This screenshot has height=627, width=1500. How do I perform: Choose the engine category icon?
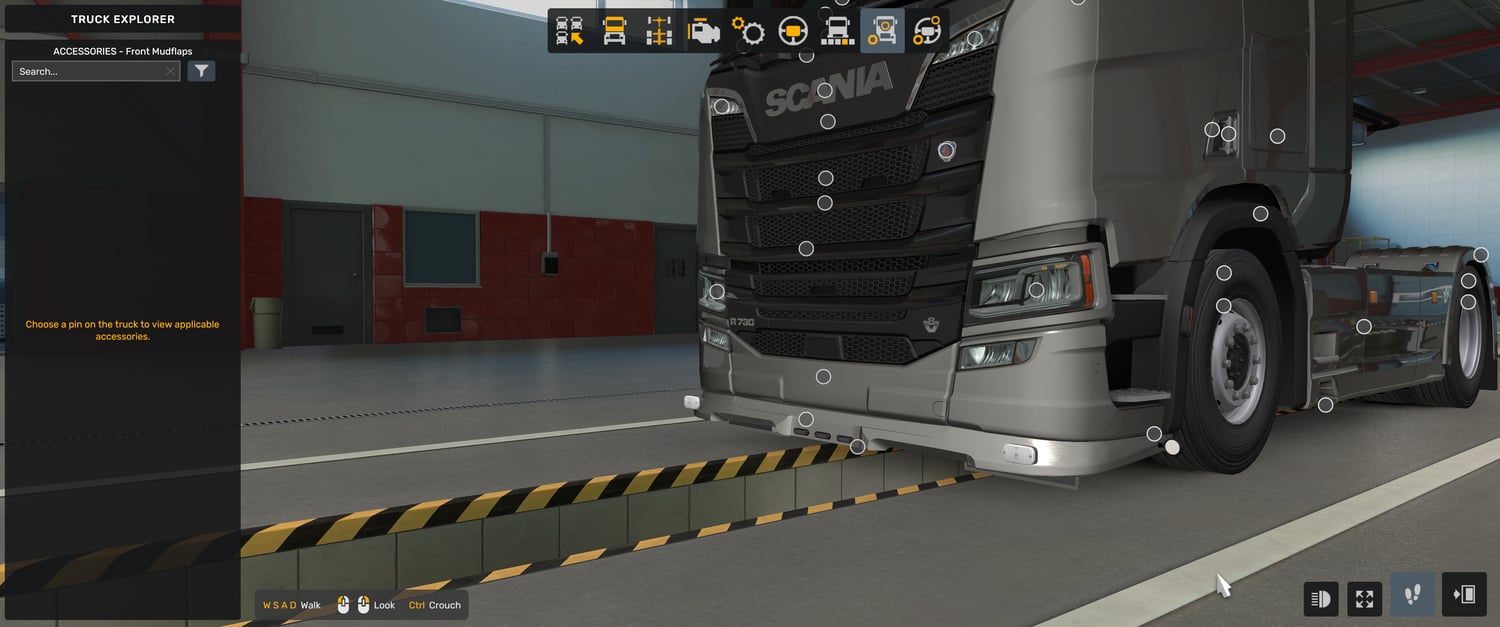(703, 31)
